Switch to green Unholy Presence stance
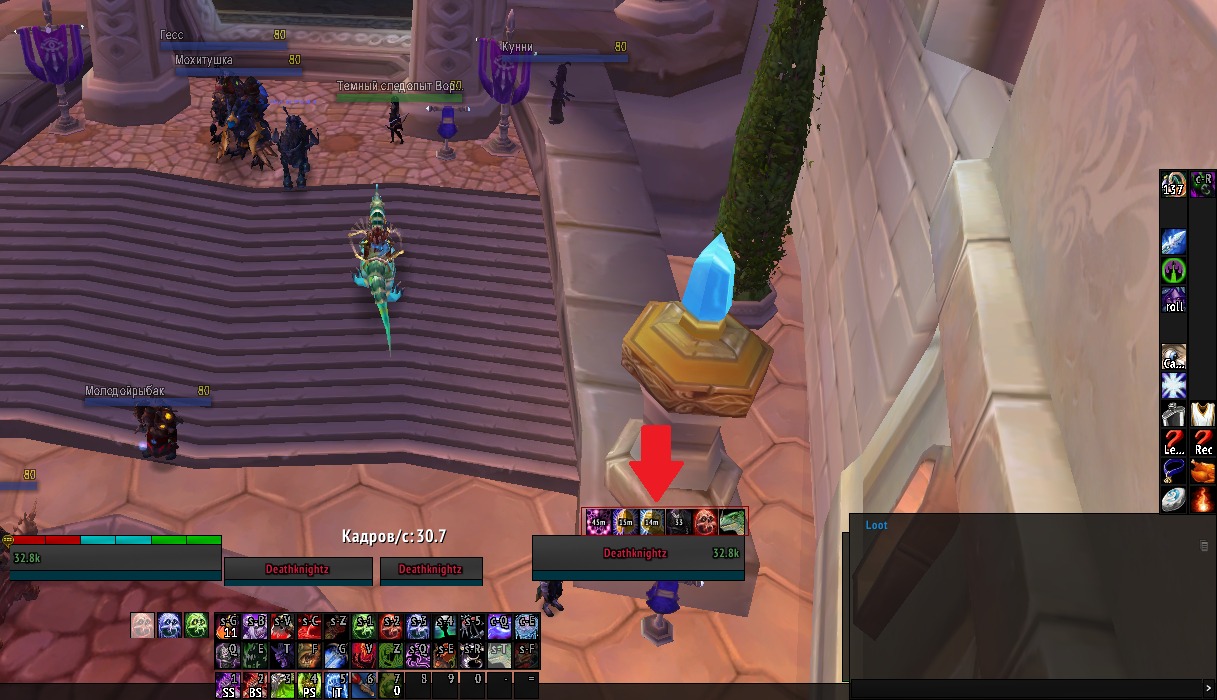 [196, 626]
